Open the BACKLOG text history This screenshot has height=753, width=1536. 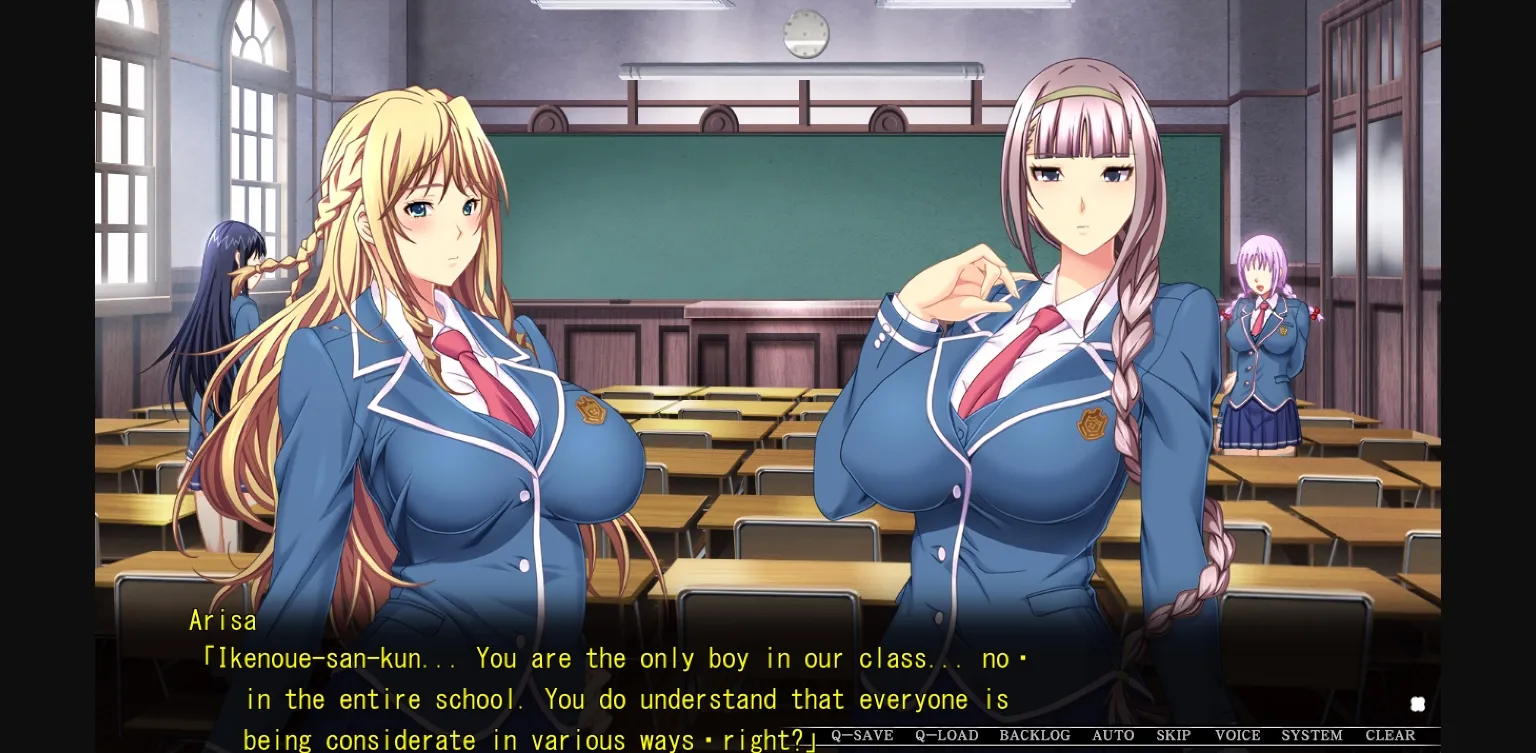pyautogui.click(x=1035, y=735)
